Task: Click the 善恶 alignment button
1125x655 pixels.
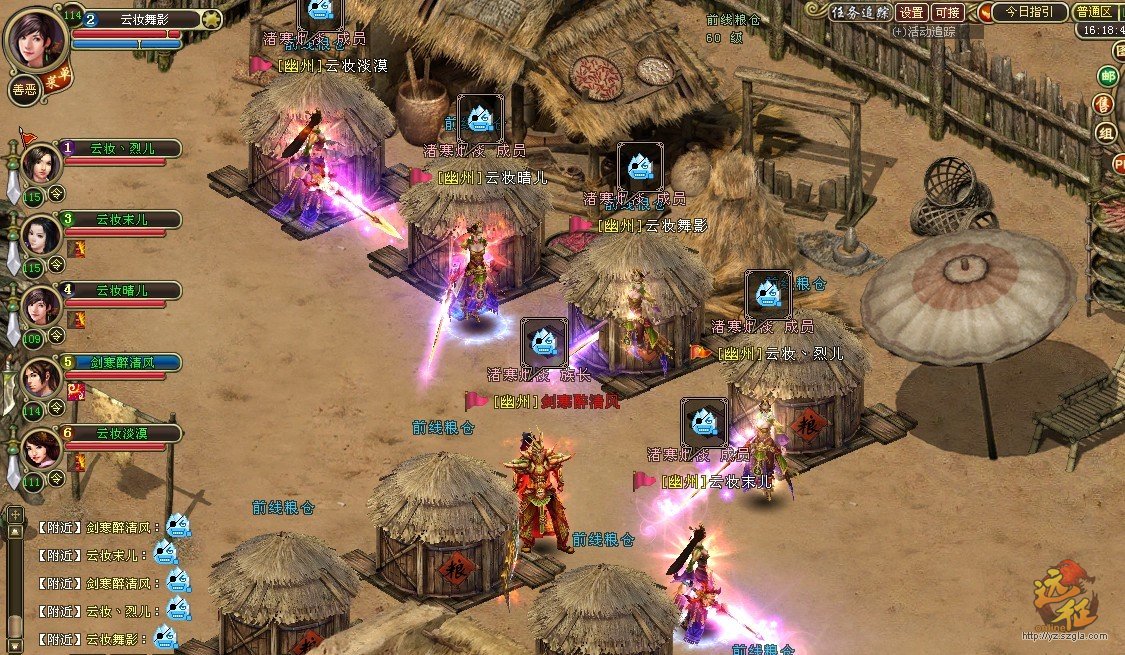Action: tap(24, 88)
